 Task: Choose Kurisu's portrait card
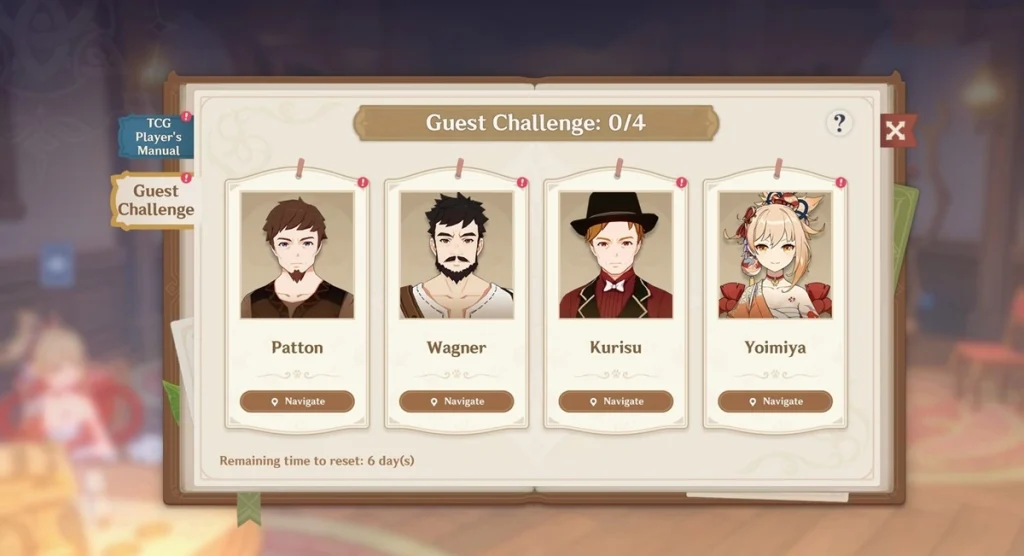click(x=616, y=256)
